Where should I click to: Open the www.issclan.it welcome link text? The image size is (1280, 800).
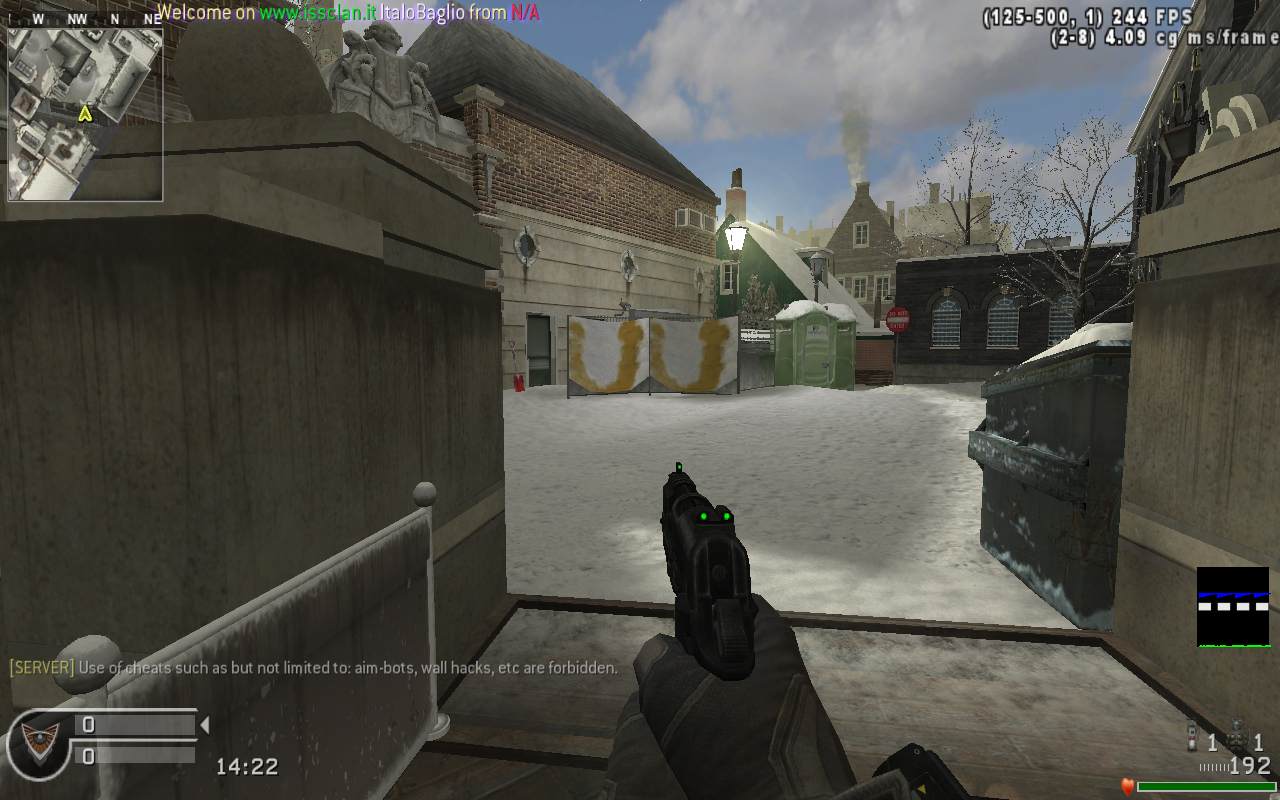[x=317, y=13]
